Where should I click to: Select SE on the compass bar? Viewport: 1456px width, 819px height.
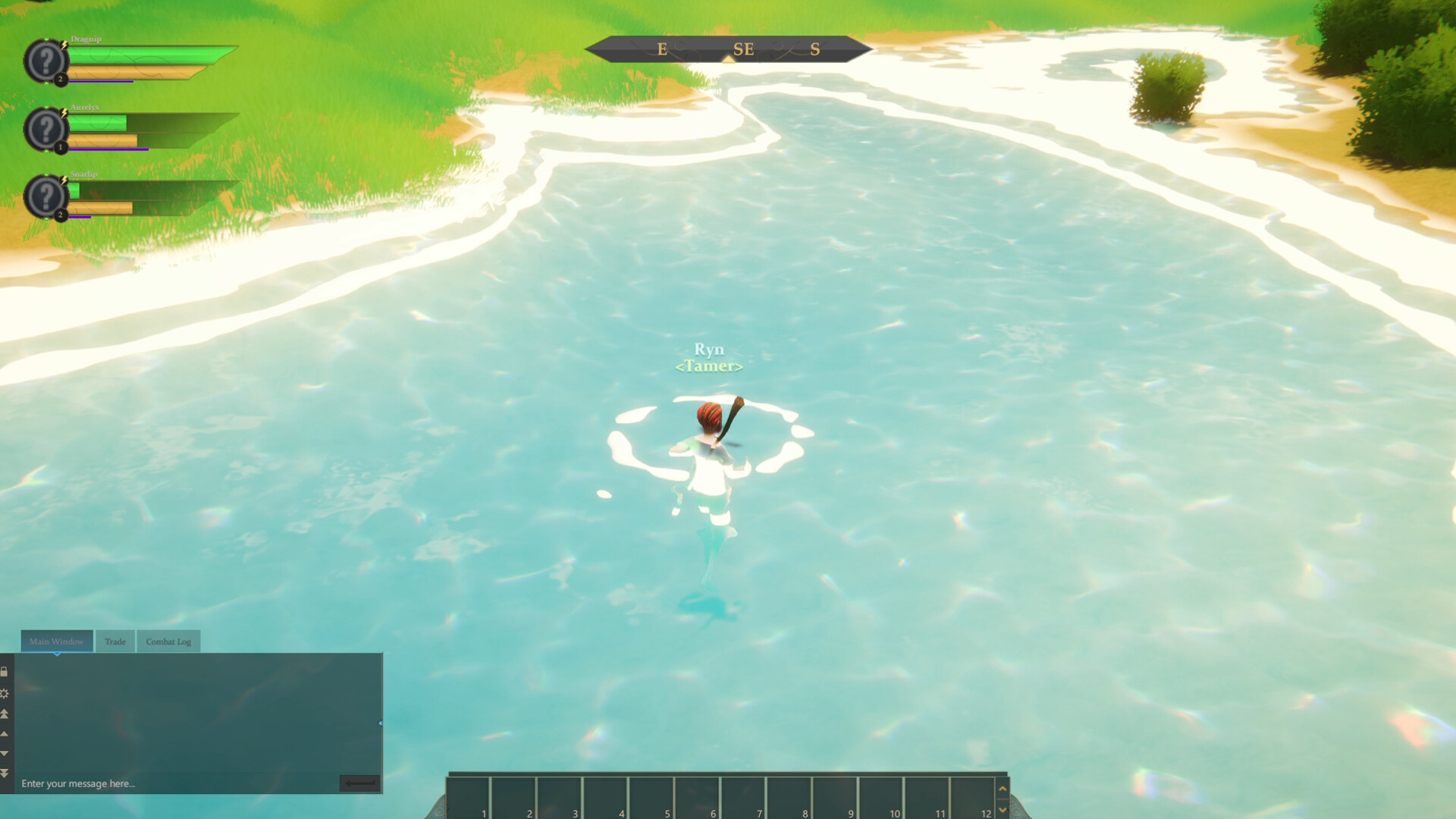pyautogui.click(x=742, y=49)
